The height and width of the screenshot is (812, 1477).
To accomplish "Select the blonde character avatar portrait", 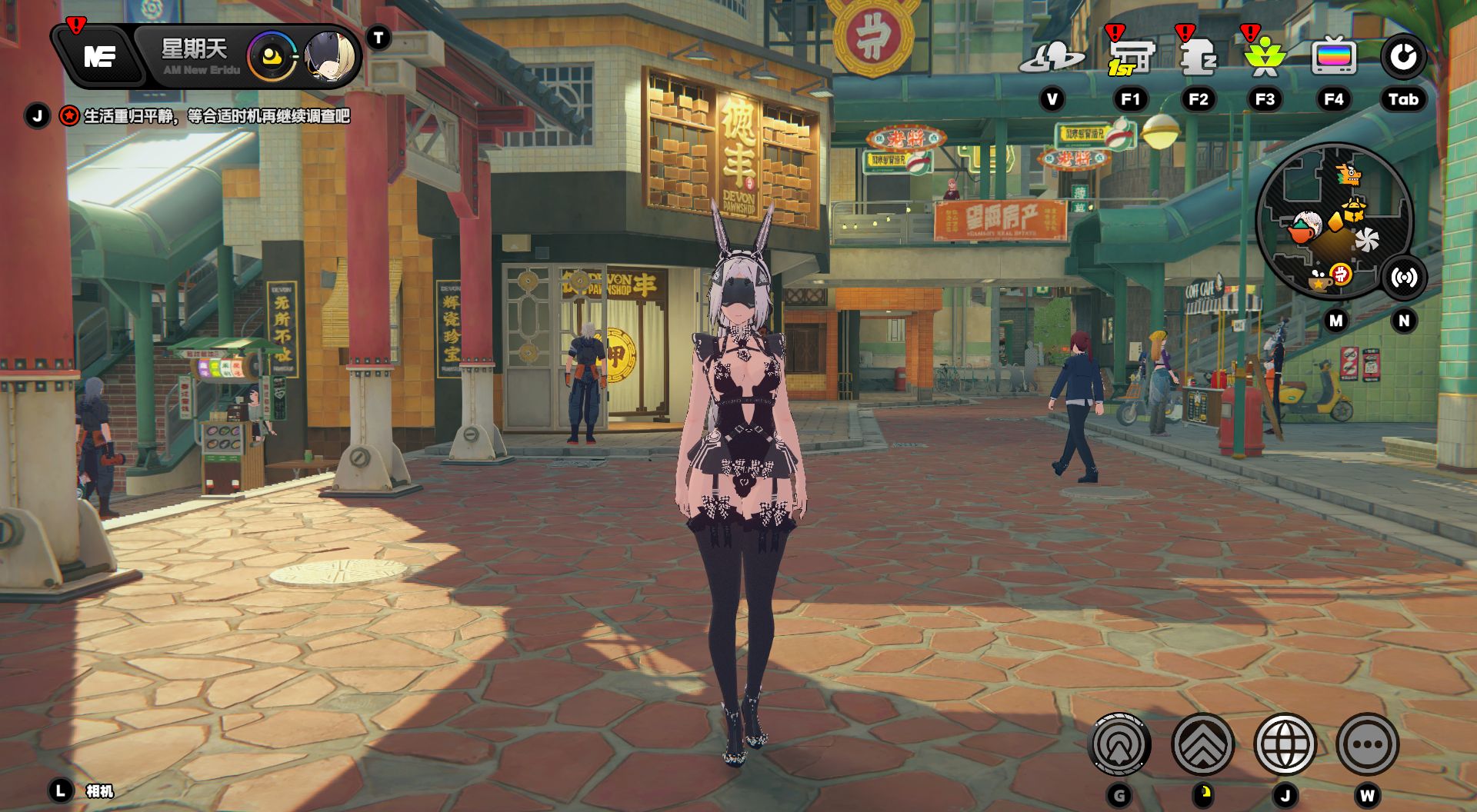I will (330, 57).
